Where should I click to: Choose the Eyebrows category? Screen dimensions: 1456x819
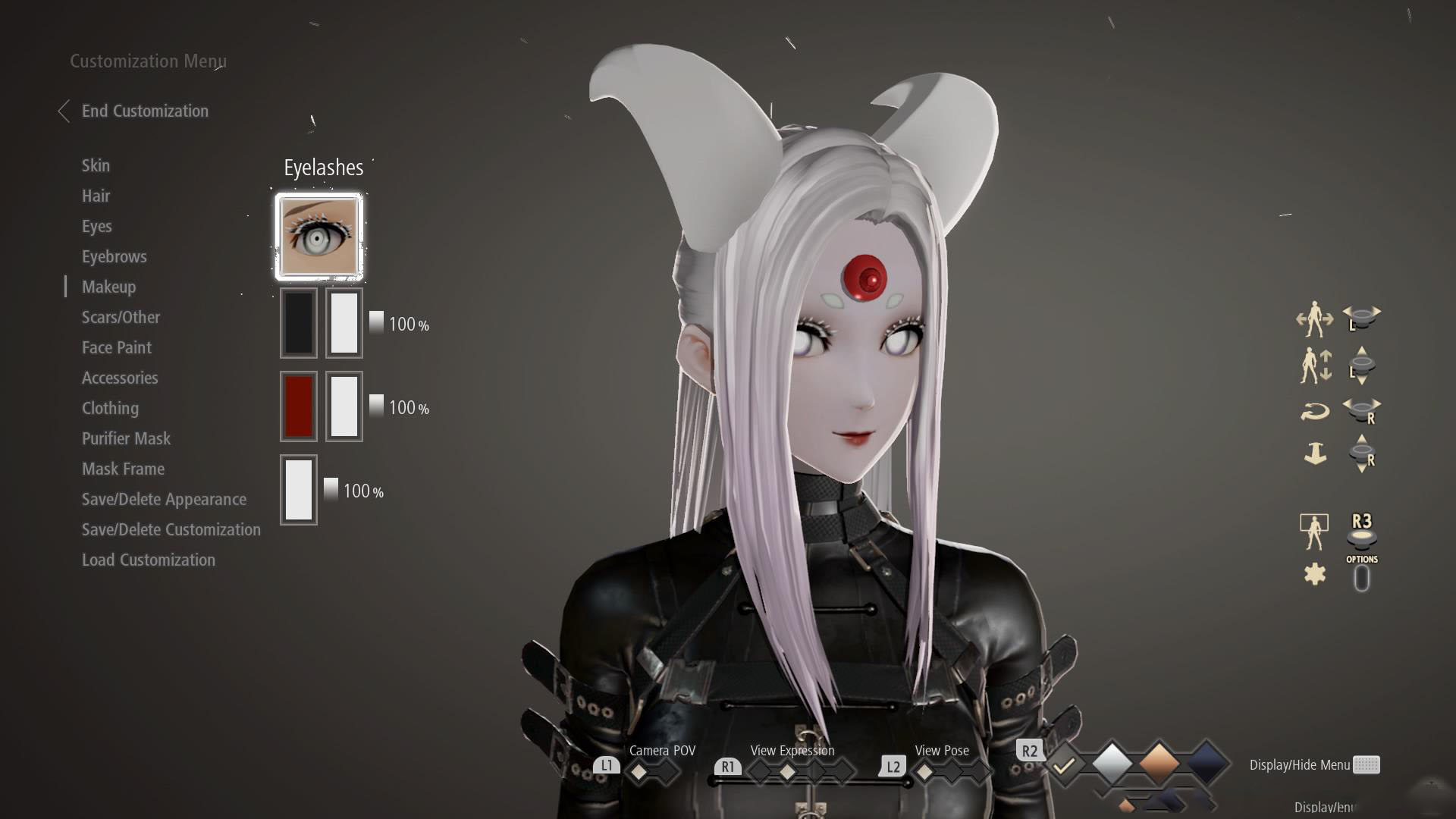(114, 257)
